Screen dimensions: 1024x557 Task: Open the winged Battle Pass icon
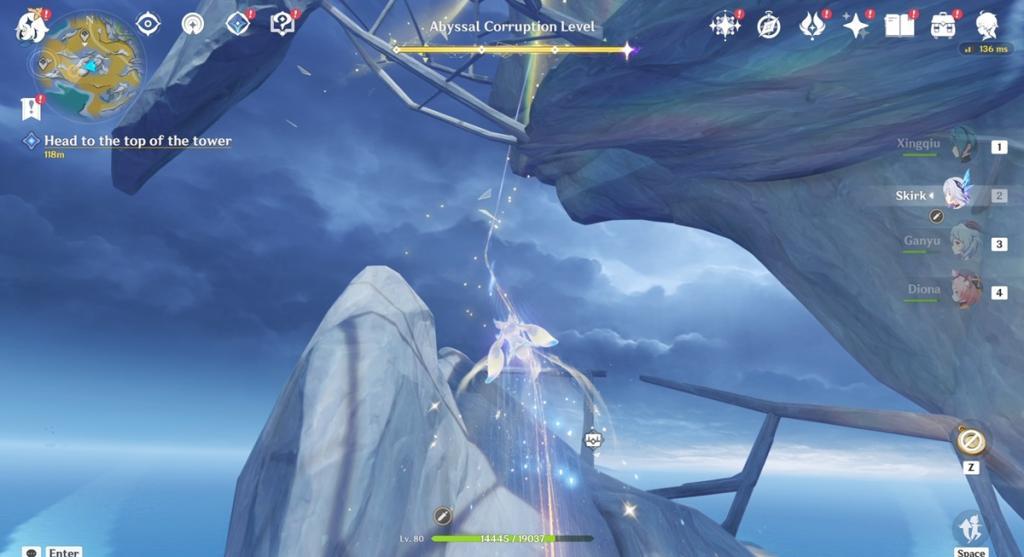(812, 26)
